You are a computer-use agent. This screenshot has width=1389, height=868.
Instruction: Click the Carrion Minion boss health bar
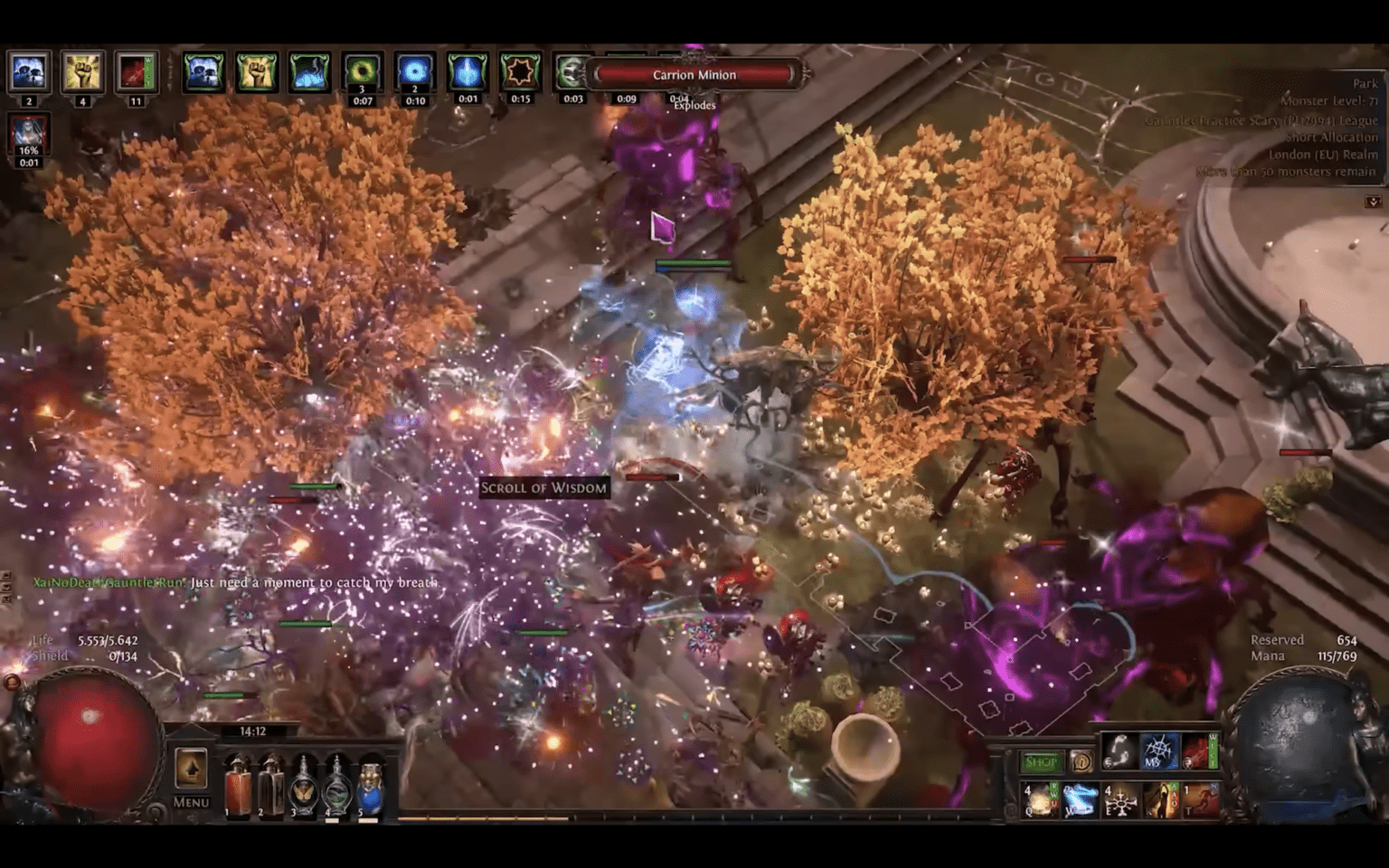pyautogui.click(x=693, y=75)
